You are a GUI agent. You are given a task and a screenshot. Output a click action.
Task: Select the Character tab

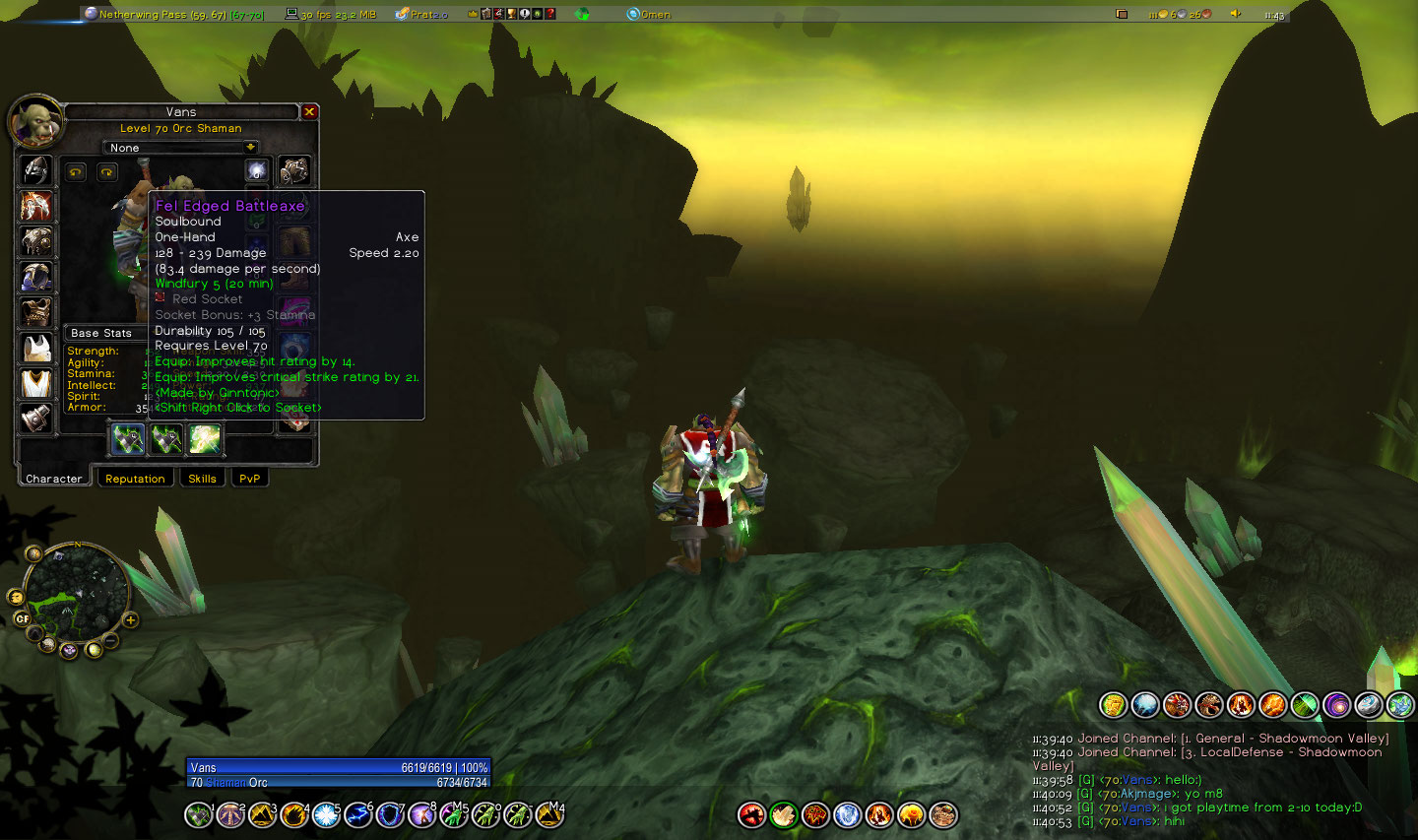[54, 479]
